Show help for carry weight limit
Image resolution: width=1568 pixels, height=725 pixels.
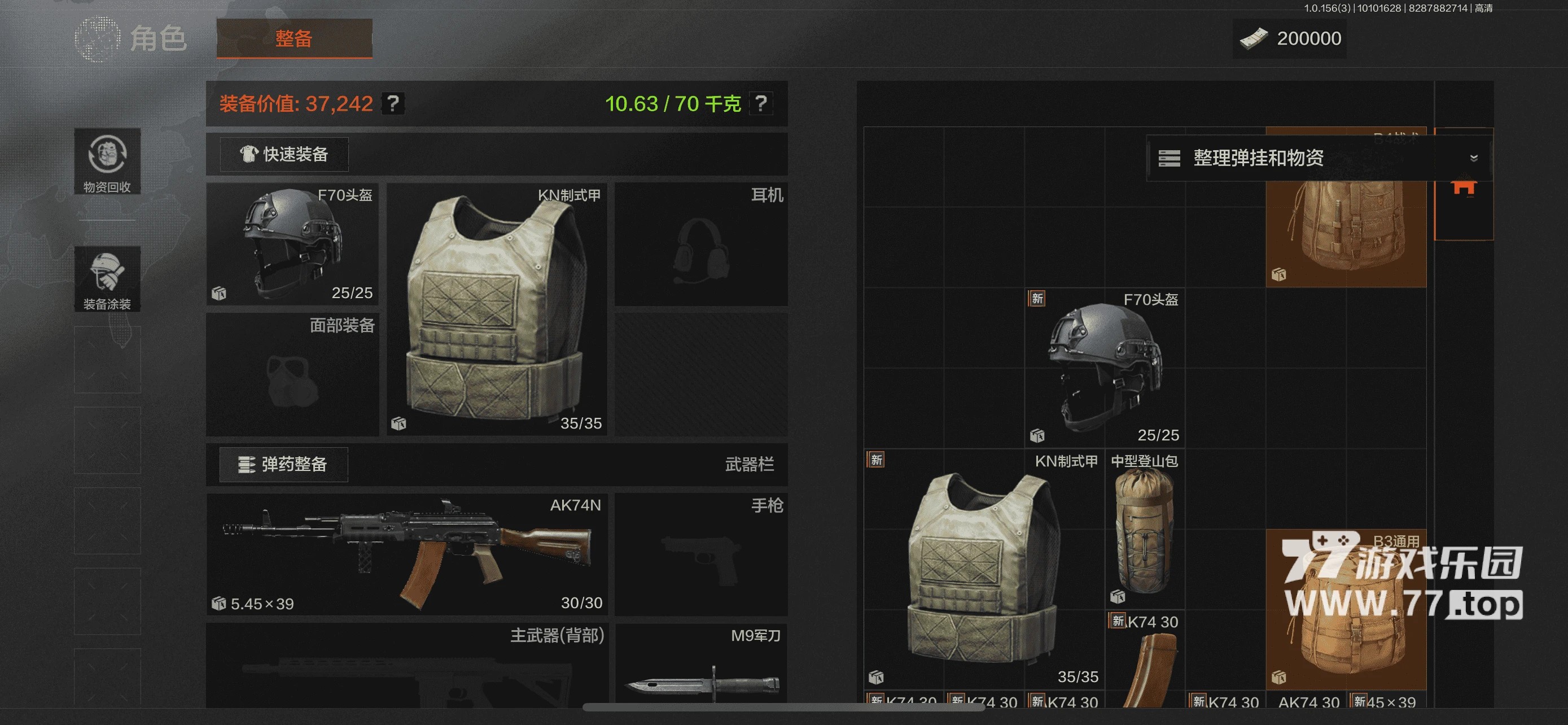coord(760,103)
